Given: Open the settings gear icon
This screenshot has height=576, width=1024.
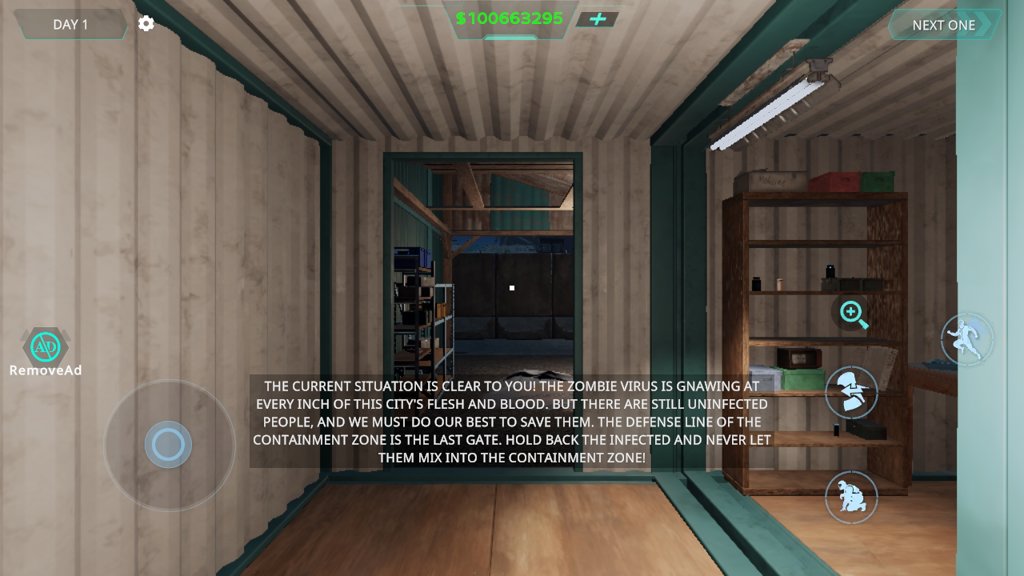Looking at the screenshot, I should pos(146,23).
